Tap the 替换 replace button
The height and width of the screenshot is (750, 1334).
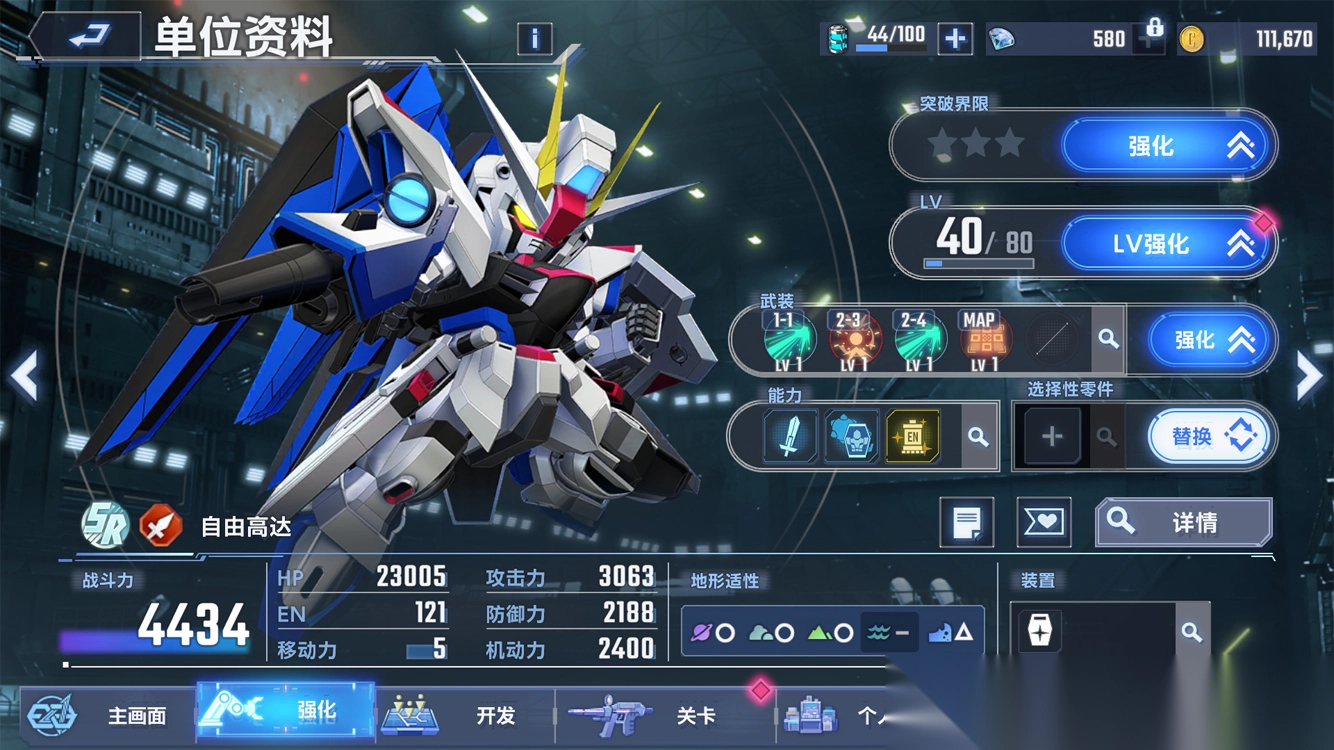coord(1208,437)
